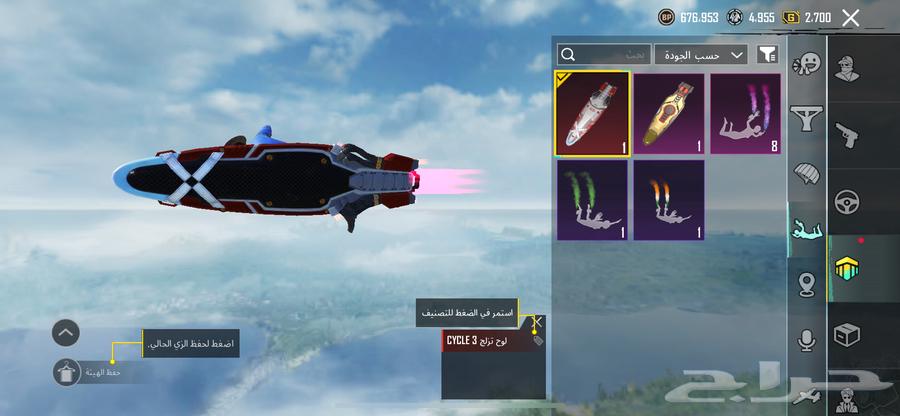Add Gold currency with plus icon
The width and height of the screenshot is (900, 416).
791,17
